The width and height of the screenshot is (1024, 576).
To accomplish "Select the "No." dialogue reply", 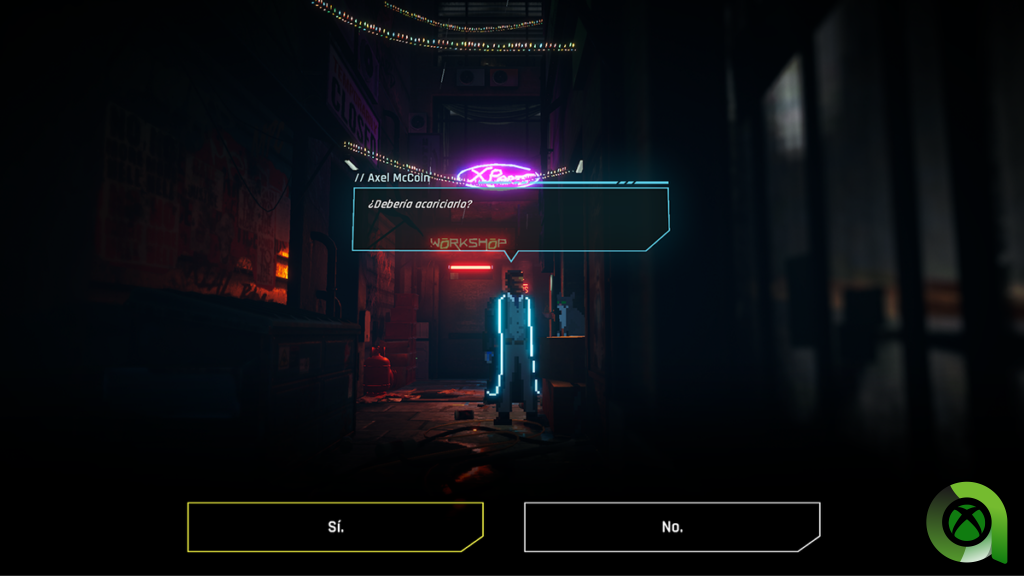I will coord(672,527).
